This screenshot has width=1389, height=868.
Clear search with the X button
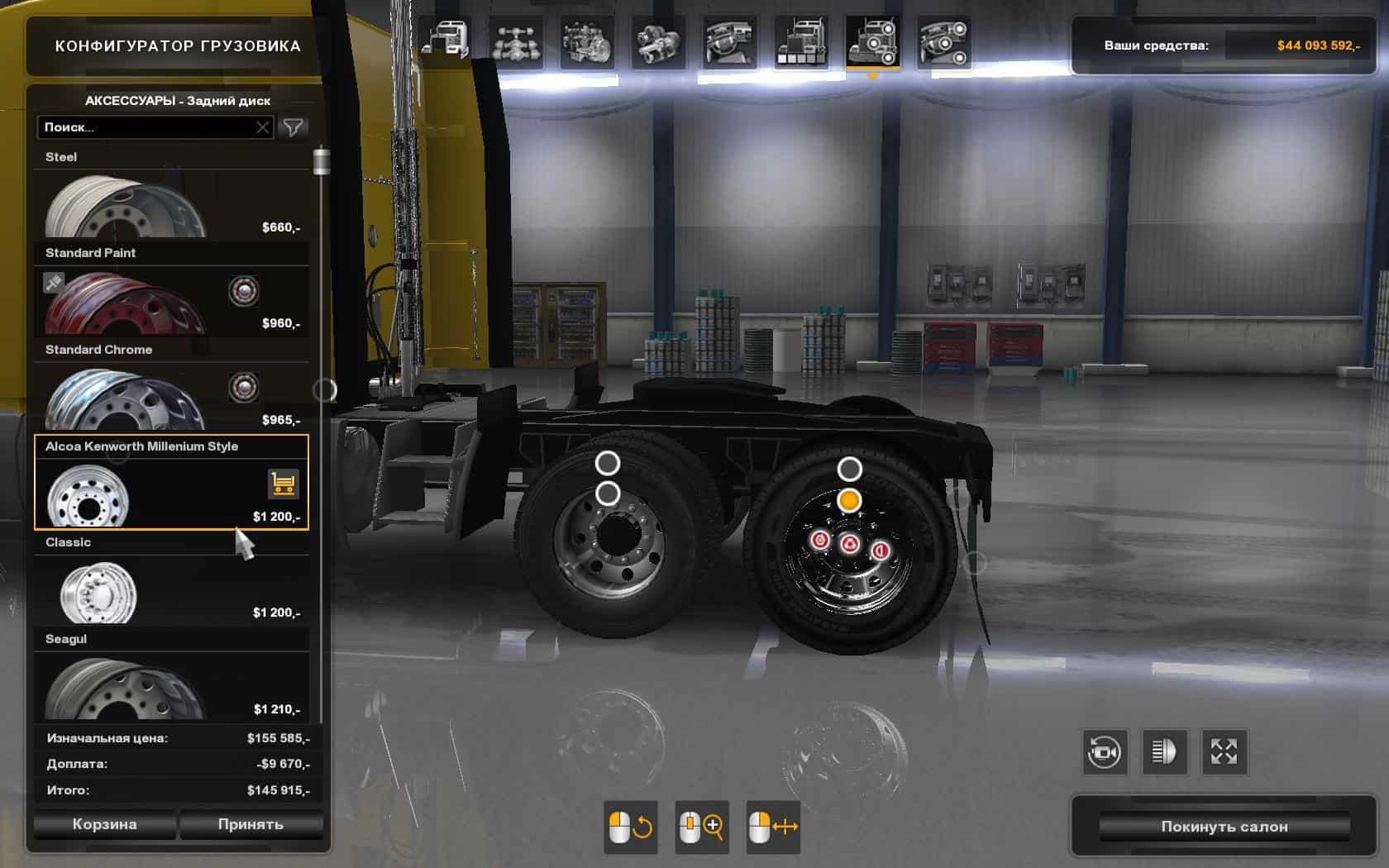click(x=262, y=127)
